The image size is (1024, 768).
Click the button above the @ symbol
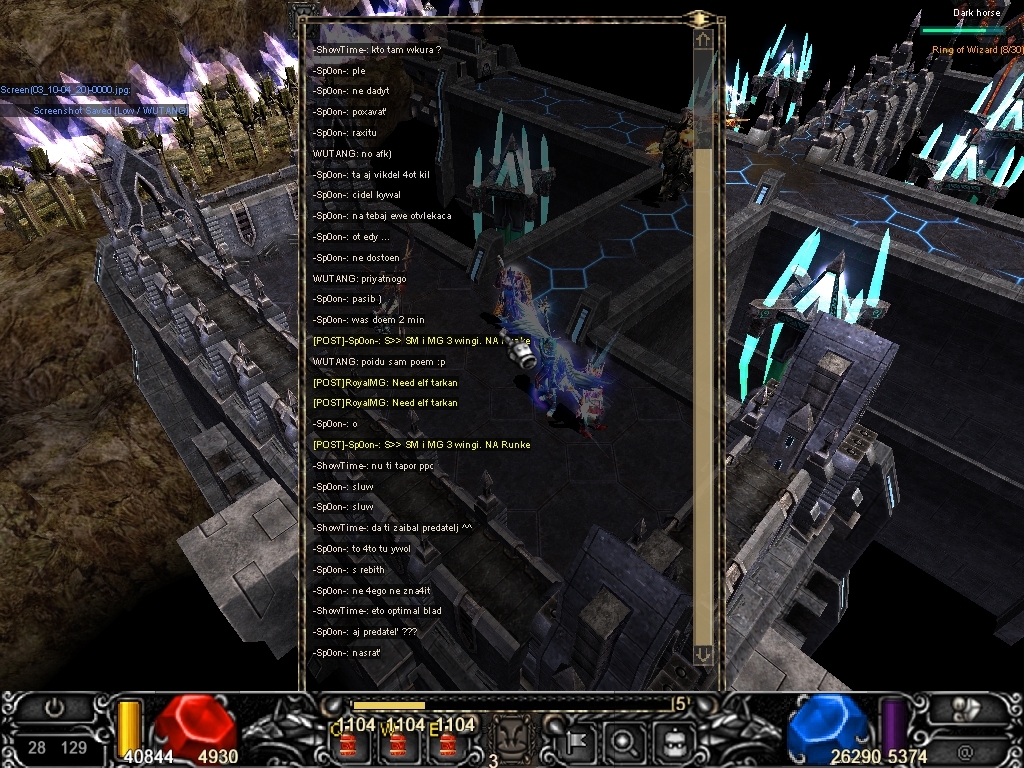click(x=965, y=708)
